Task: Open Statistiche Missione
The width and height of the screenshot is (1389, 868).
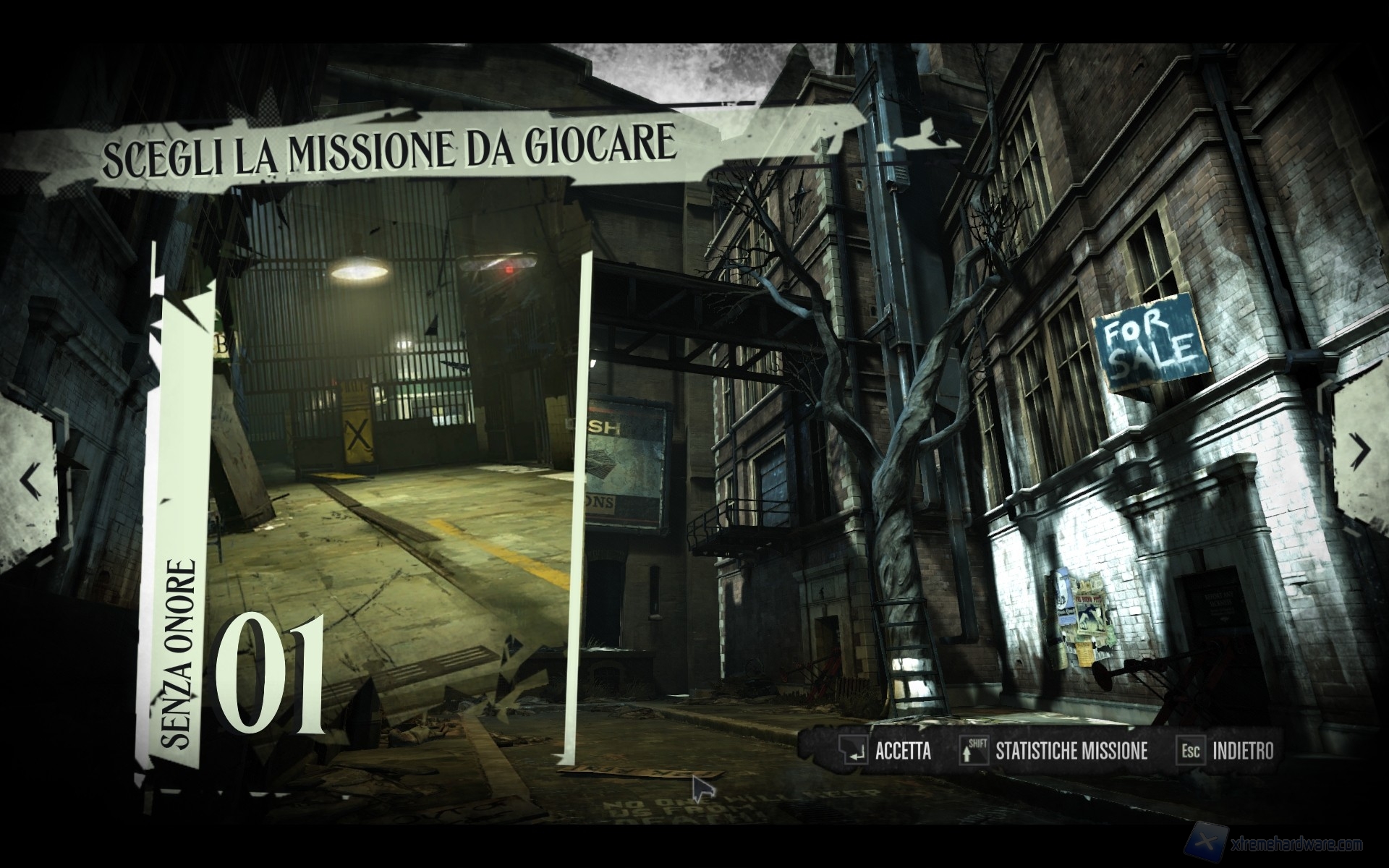Action: tap(1055, 751)
